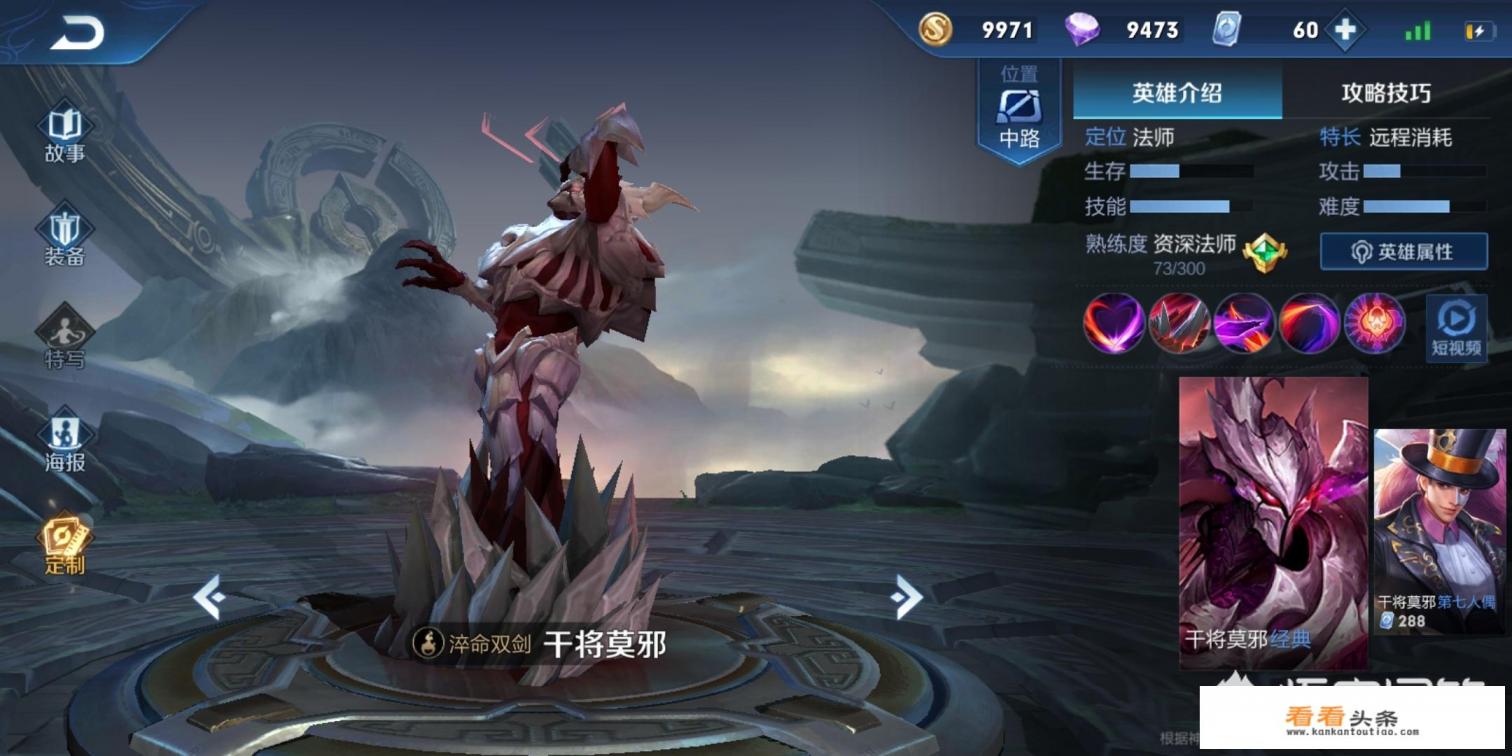Open the 英雄属性 hero attributes panel
This screenshot has width=1512, height=756.
(x=1403, y=252)
